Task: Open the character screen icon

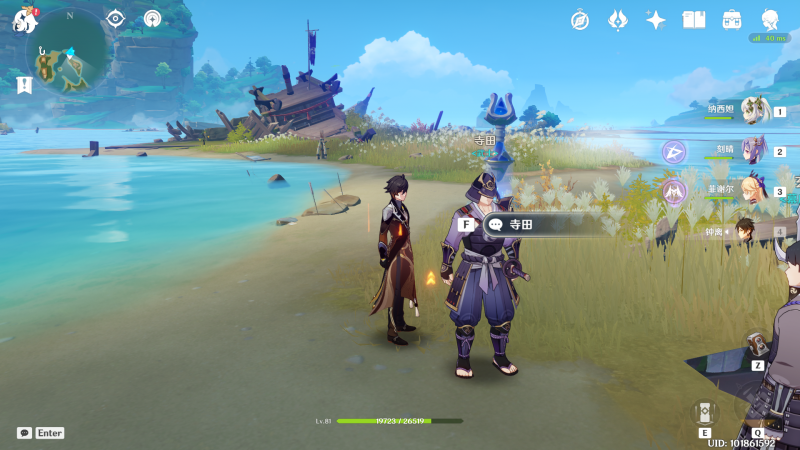Action: (x=770, y=20)
